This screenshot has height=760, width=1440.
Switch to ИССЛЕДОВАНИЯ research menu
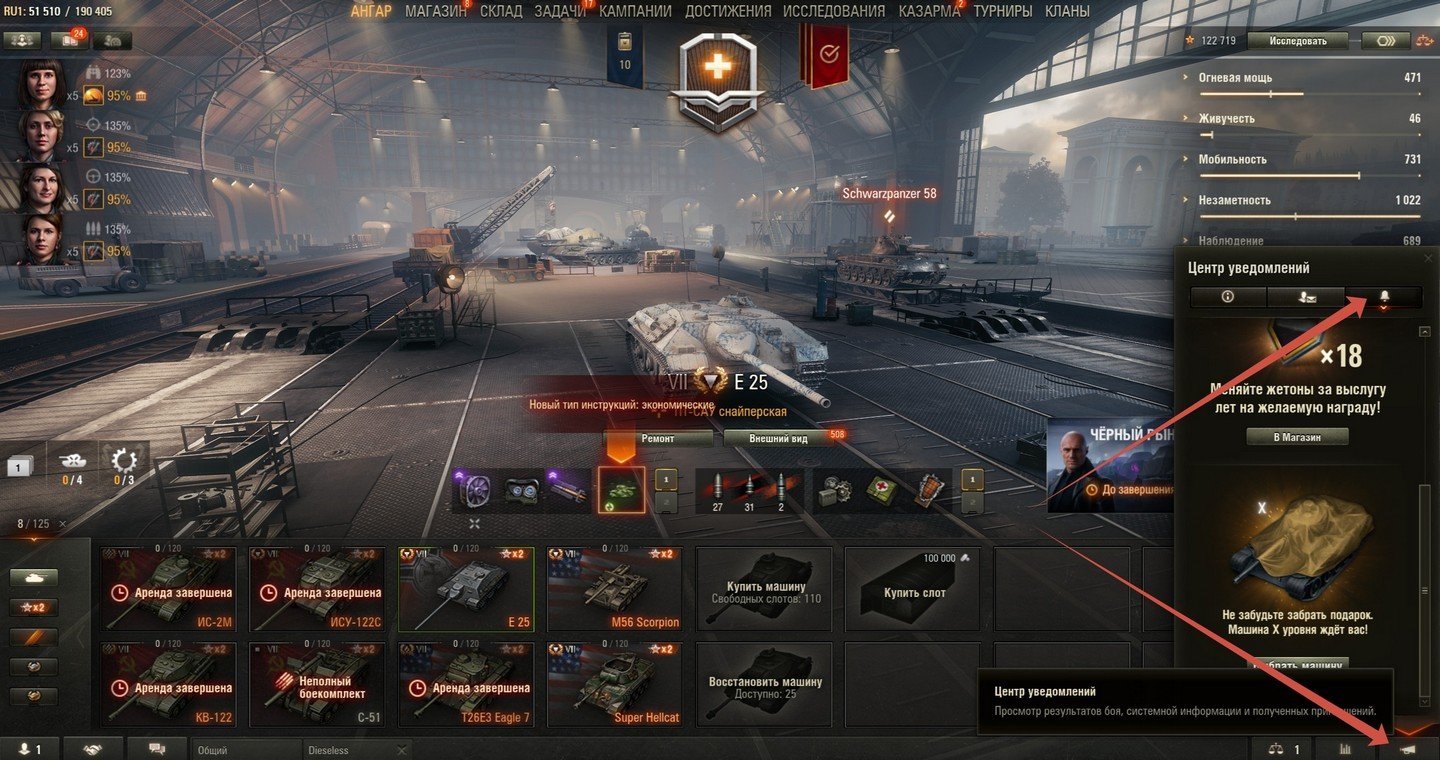pyautogui.click(x=833, y=12)
